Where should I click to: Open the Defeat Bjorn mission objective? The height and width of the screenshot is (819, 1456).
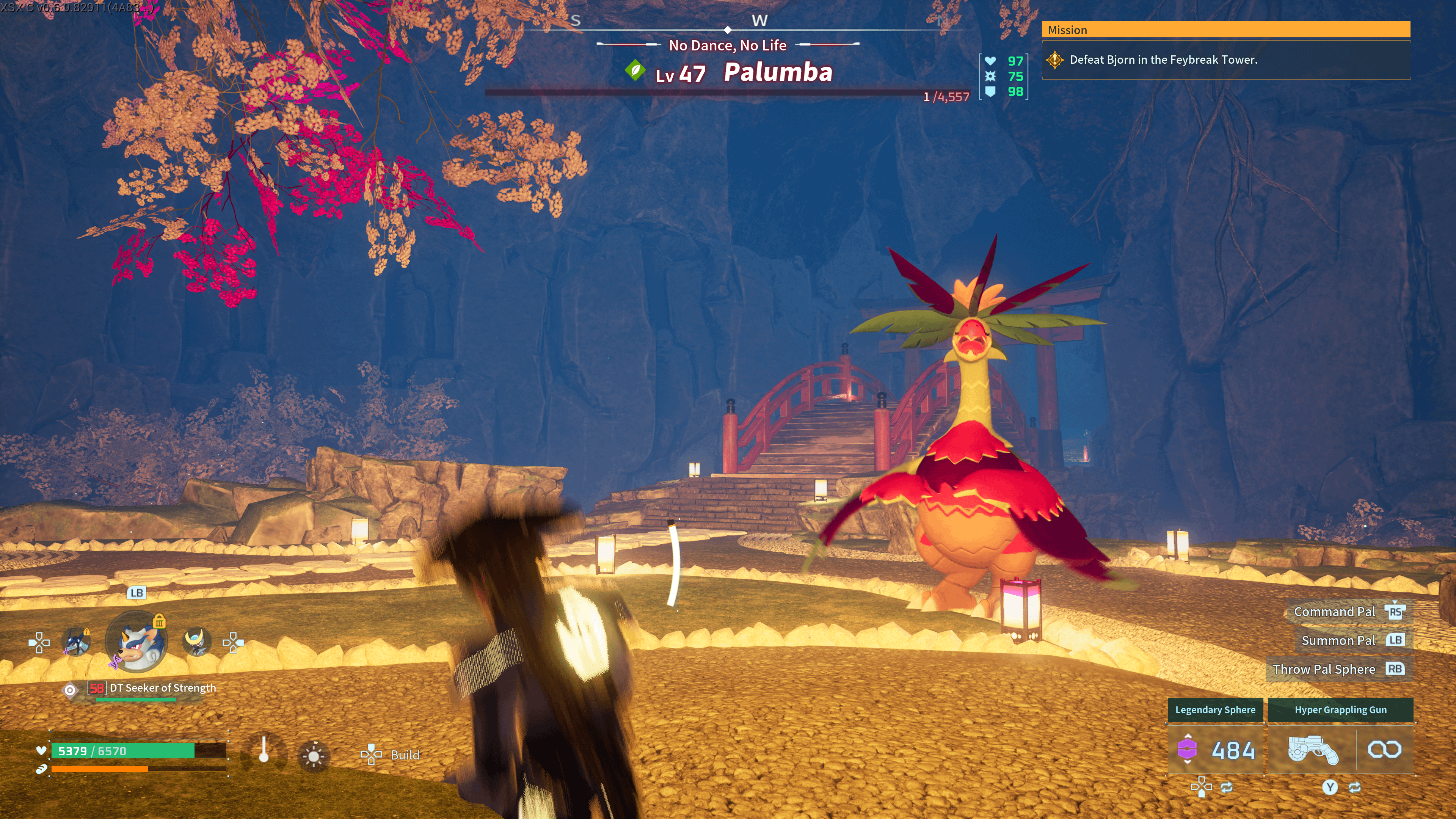coord(1163,60)
